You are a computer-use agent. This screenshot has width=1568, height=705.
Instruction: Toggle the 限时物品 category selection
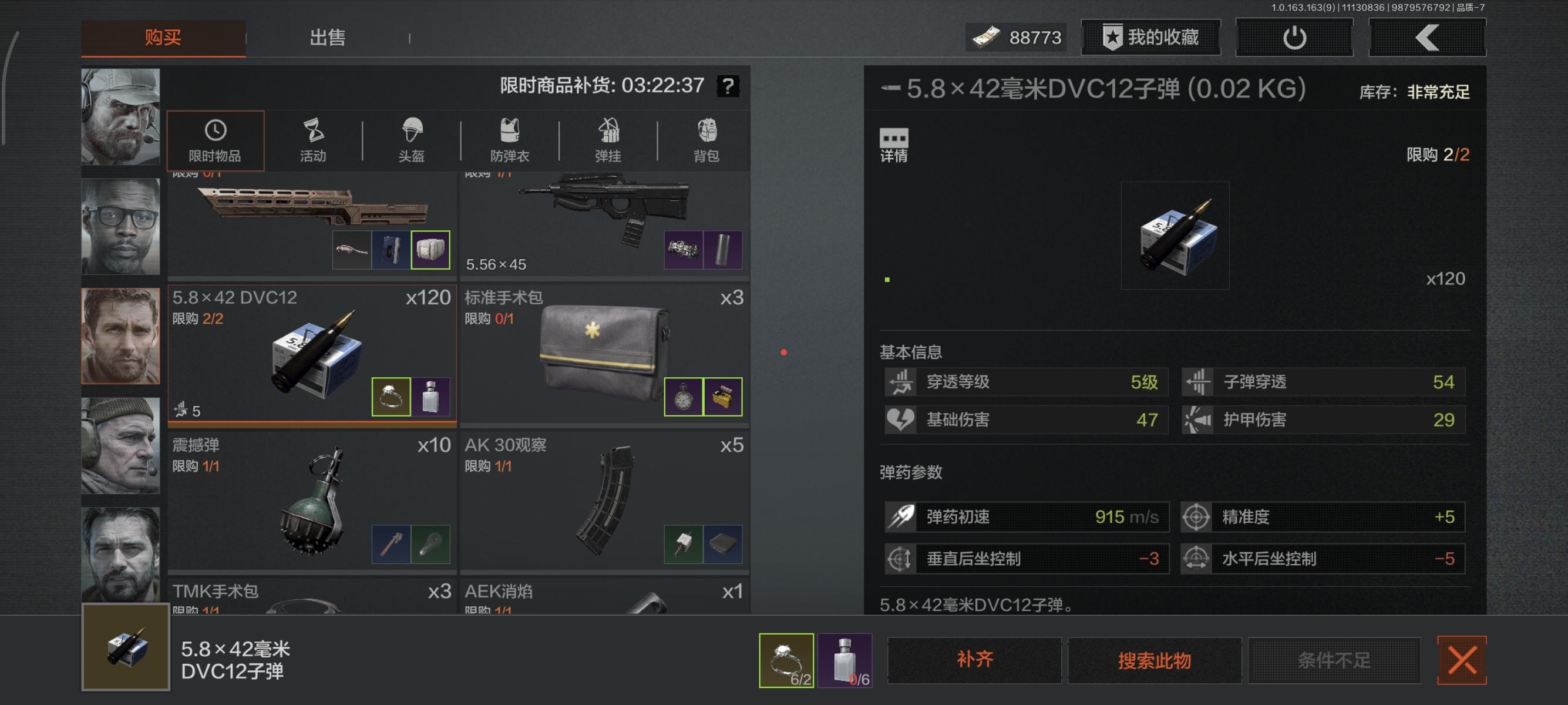(216, 140)
